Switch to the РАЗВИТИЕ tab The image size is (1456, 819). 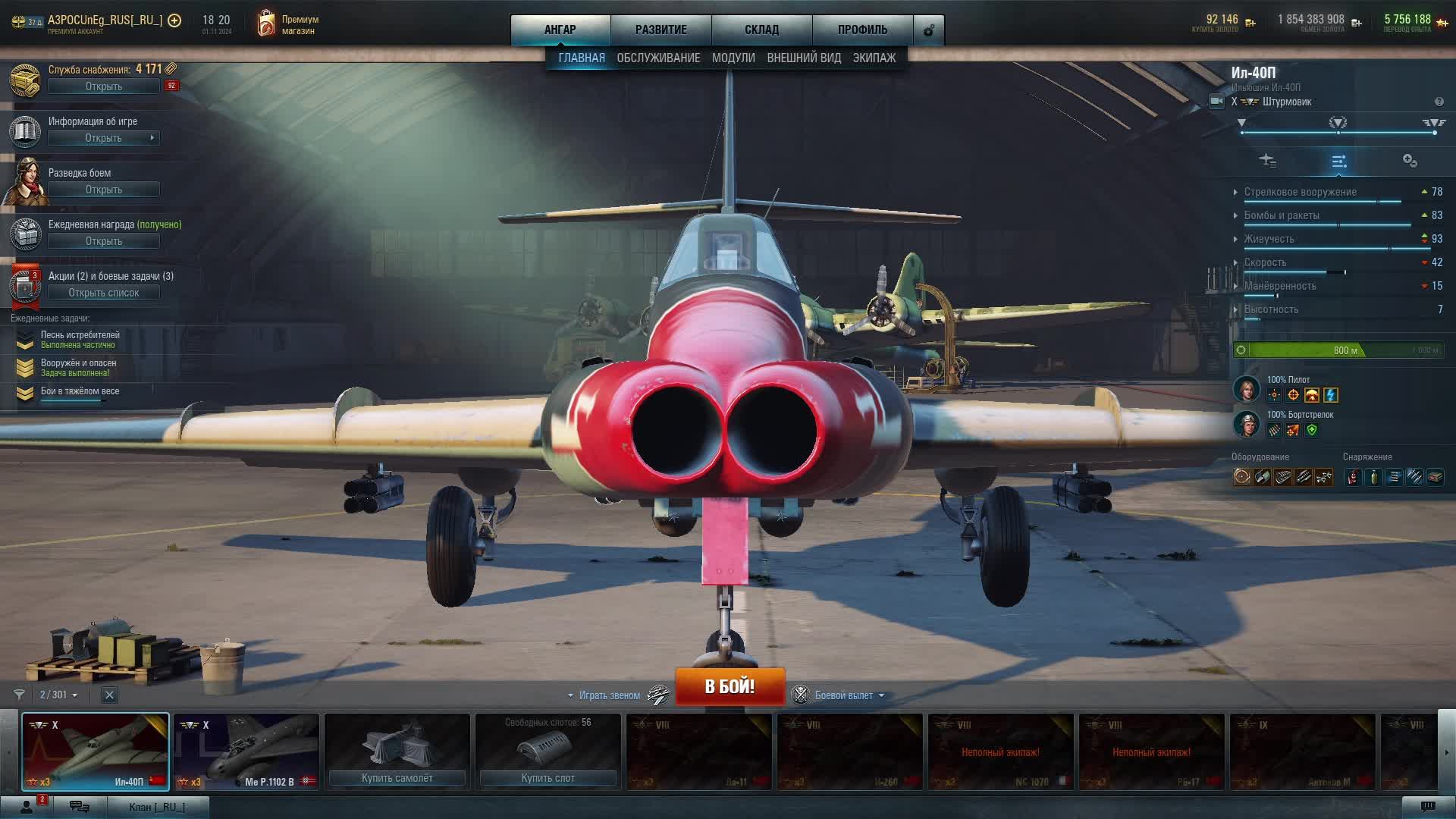coord(661,30)
